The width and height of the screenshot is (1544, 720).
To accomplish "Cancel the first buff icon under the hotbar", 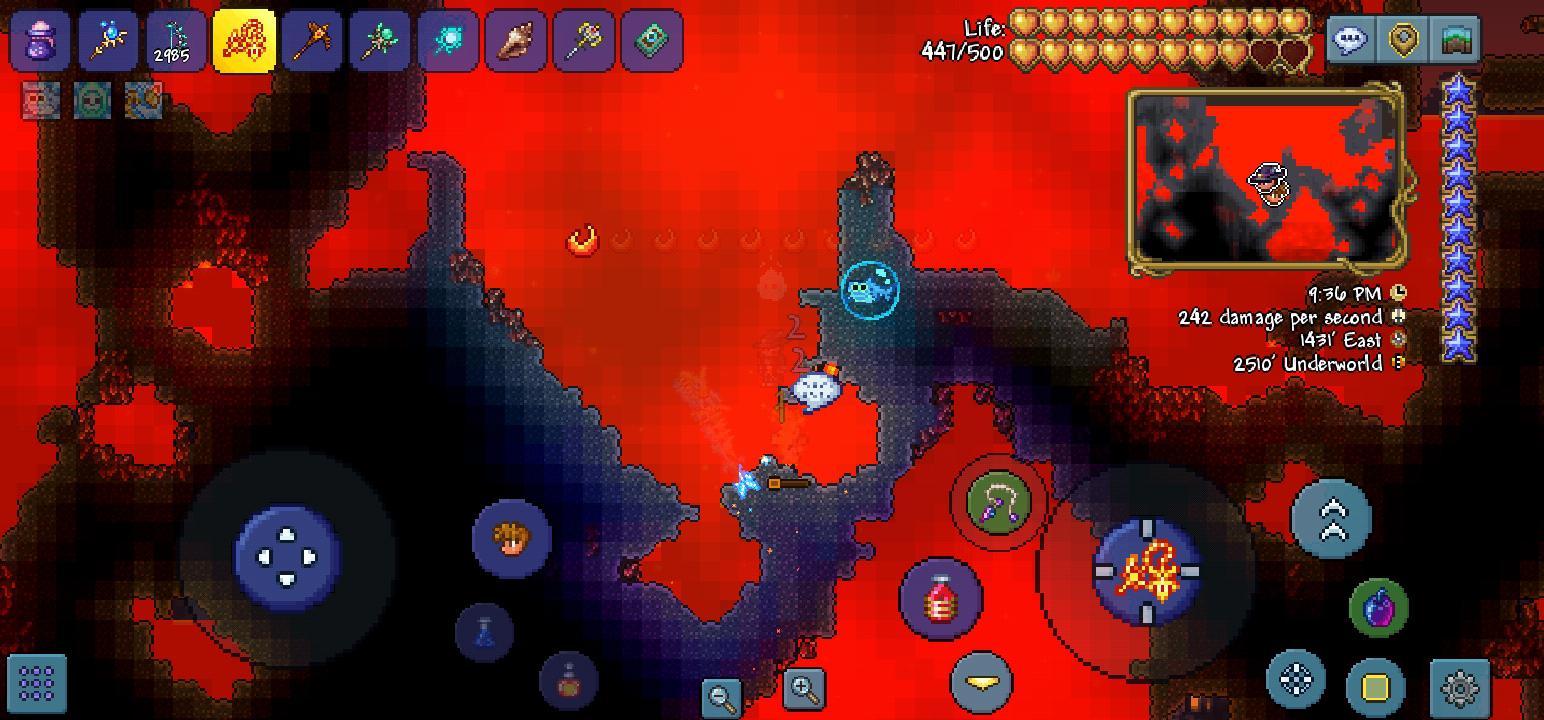I will tap(40, 100).
